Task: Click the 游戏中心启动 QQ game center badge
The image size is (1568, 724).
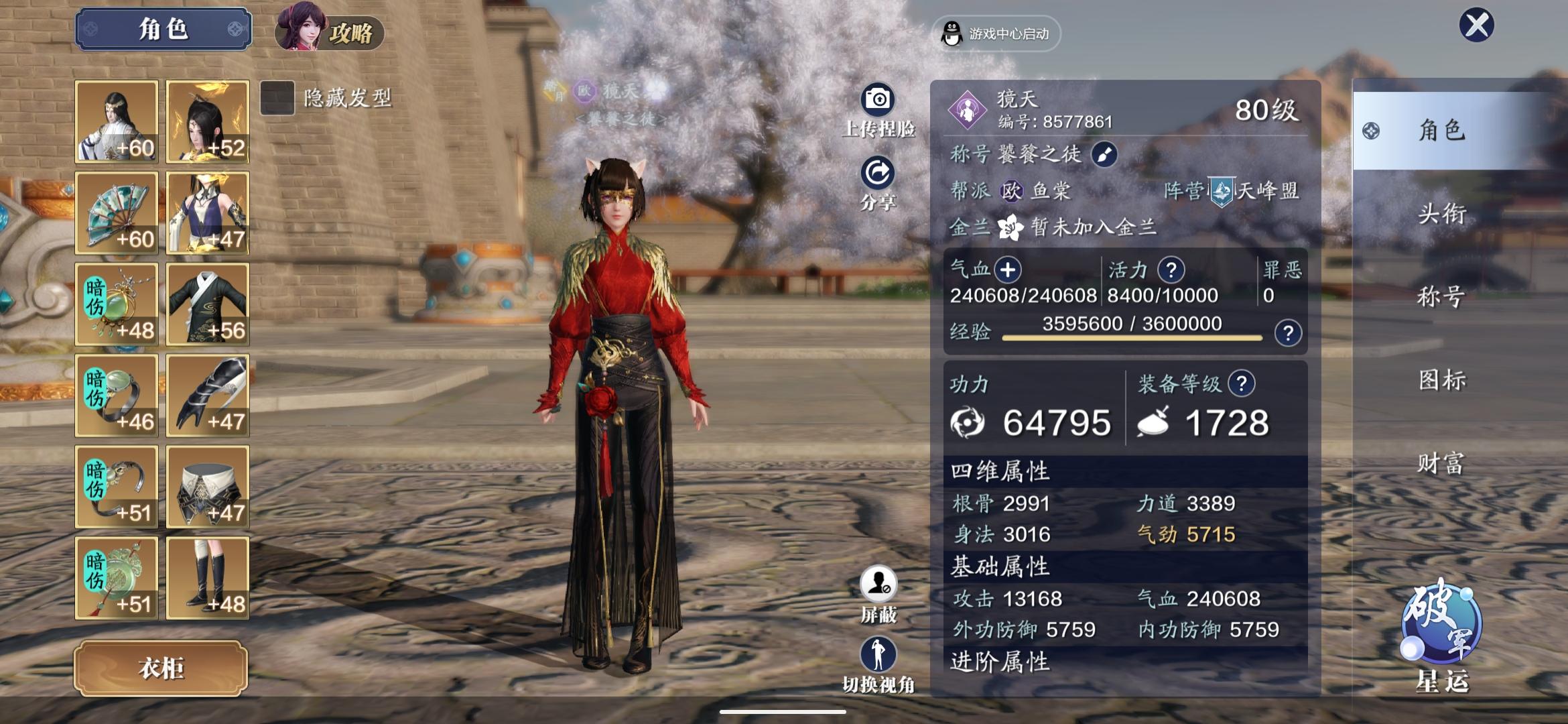Action: pyautogui.click(x=996, y=34)
